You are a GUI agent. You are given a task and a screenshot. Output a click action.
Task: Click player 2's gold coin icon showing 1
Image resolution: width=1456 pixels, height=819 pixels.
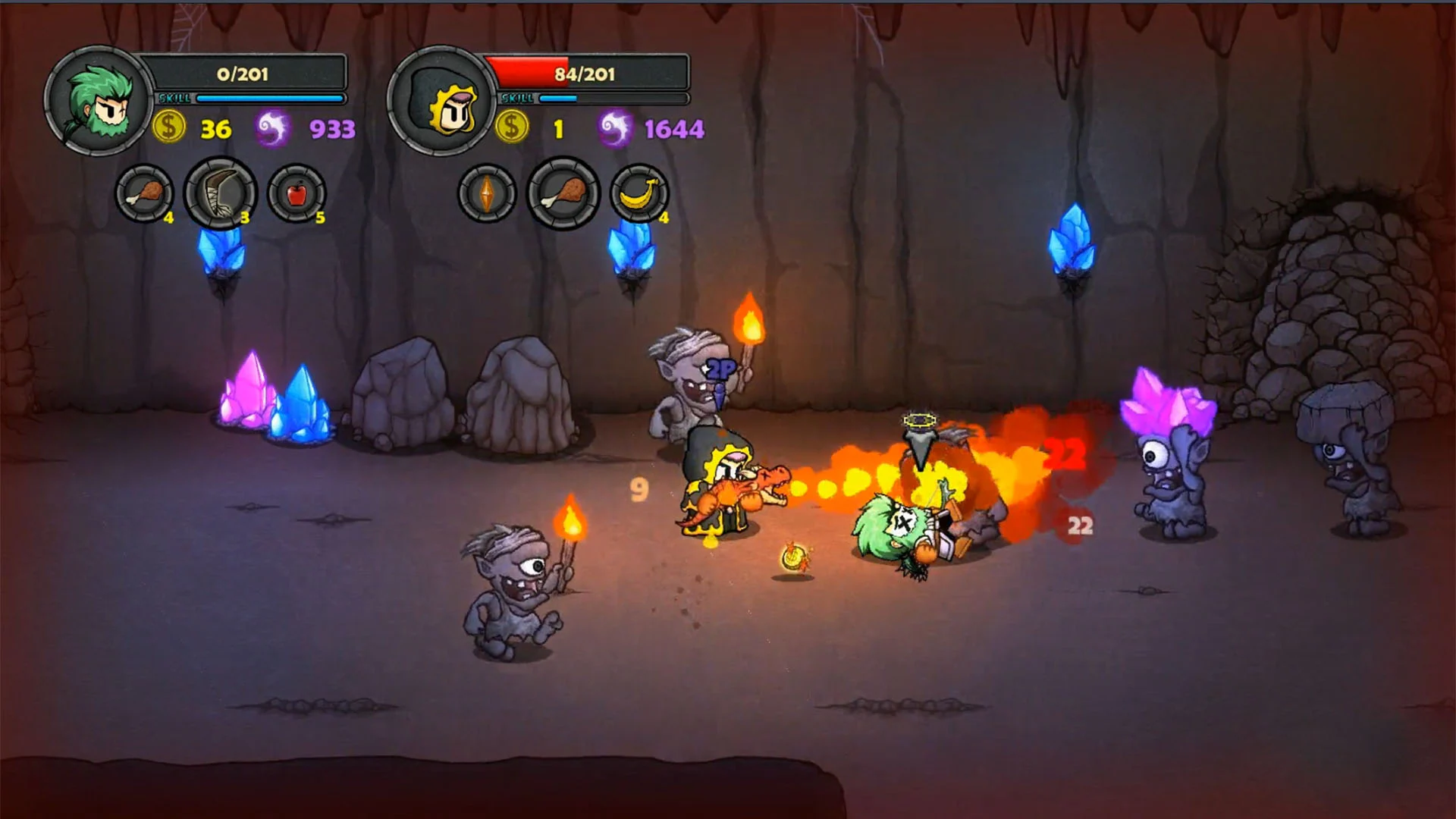pos(513,127)
